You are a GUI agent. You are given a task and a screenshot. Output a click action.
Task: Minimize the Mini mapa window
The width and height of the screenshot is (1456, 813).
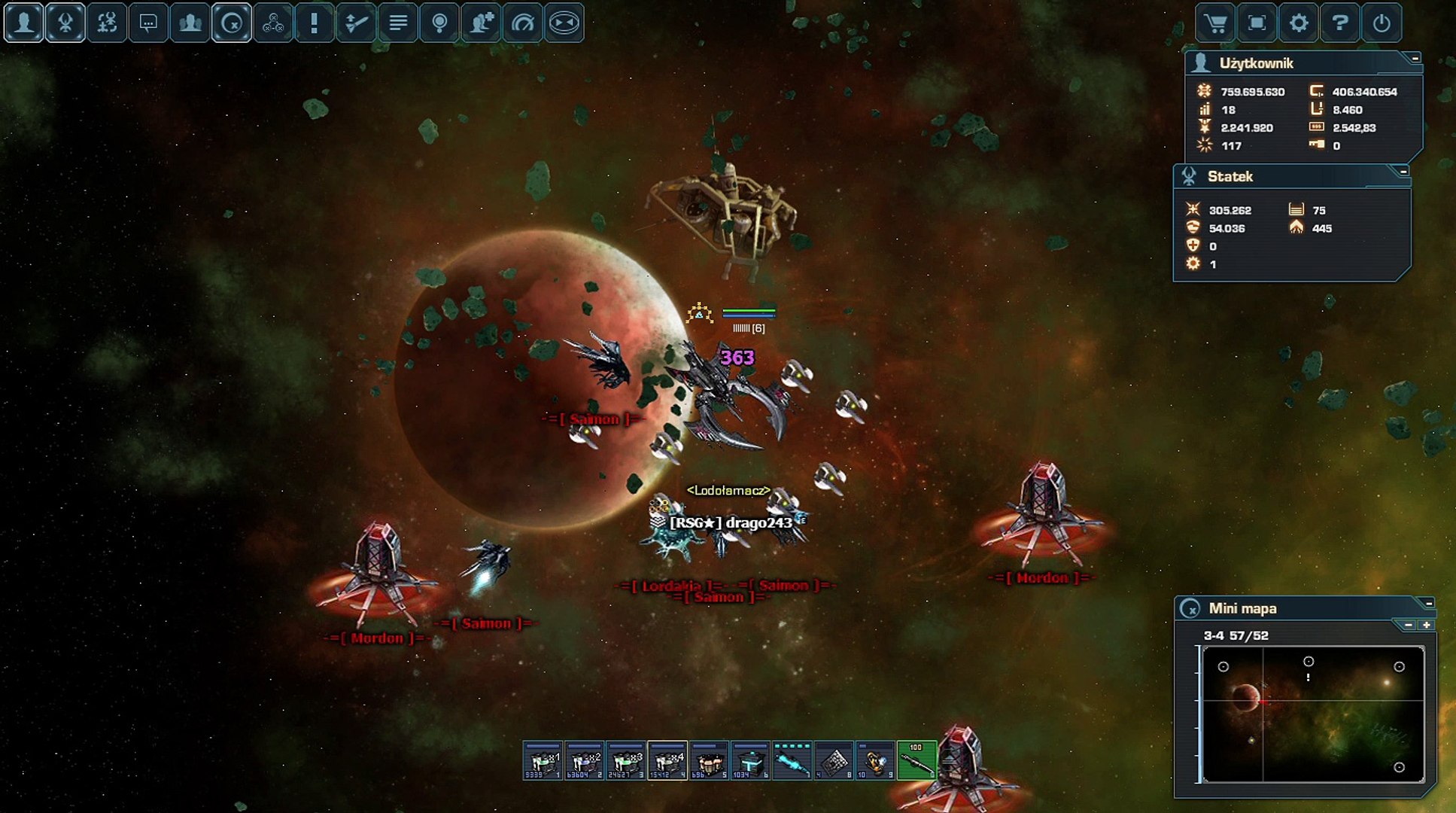[x=1428, y=603]
